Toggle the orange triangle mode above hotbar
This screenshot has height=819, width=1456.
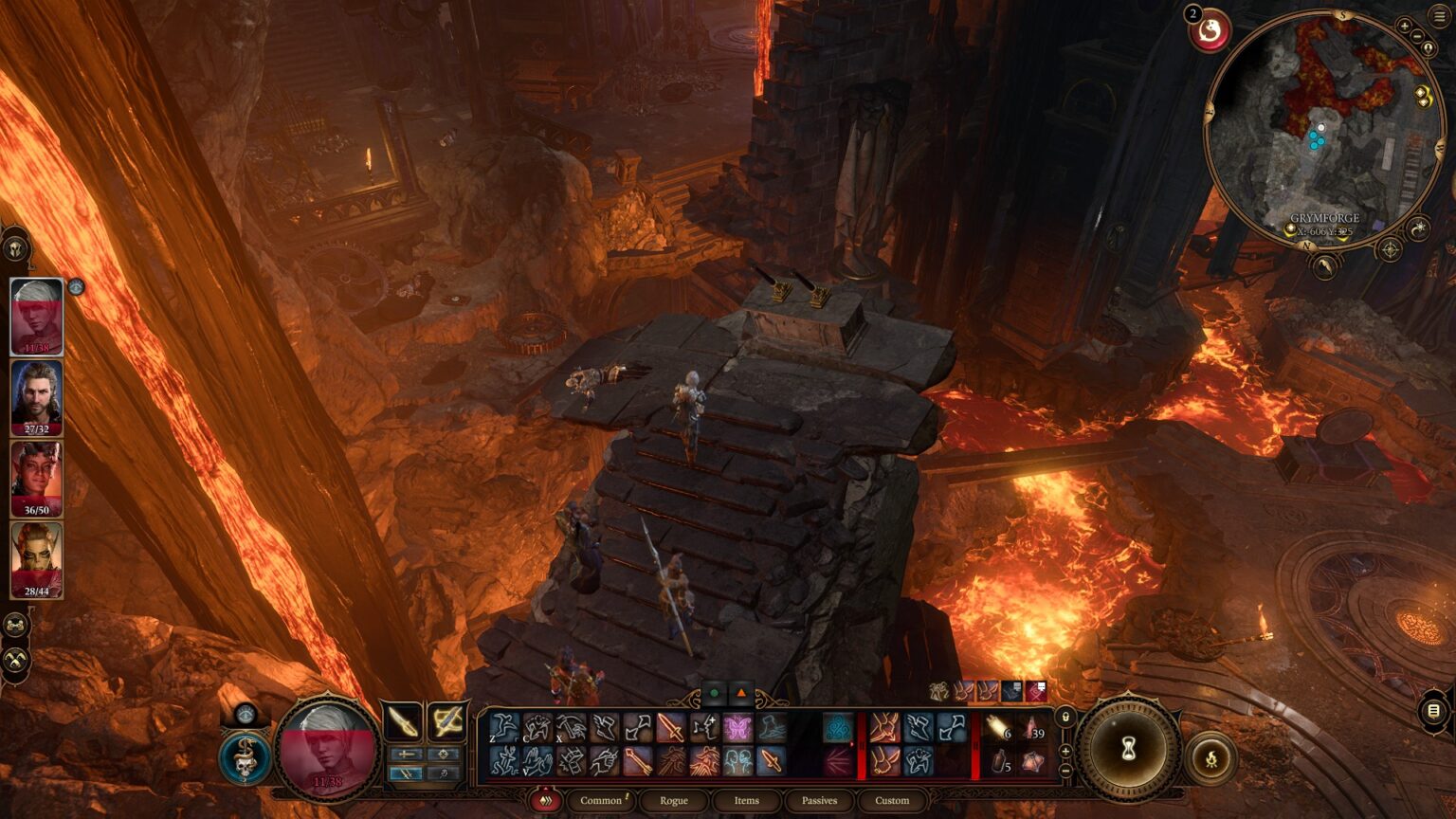click(x=741, y=692)
